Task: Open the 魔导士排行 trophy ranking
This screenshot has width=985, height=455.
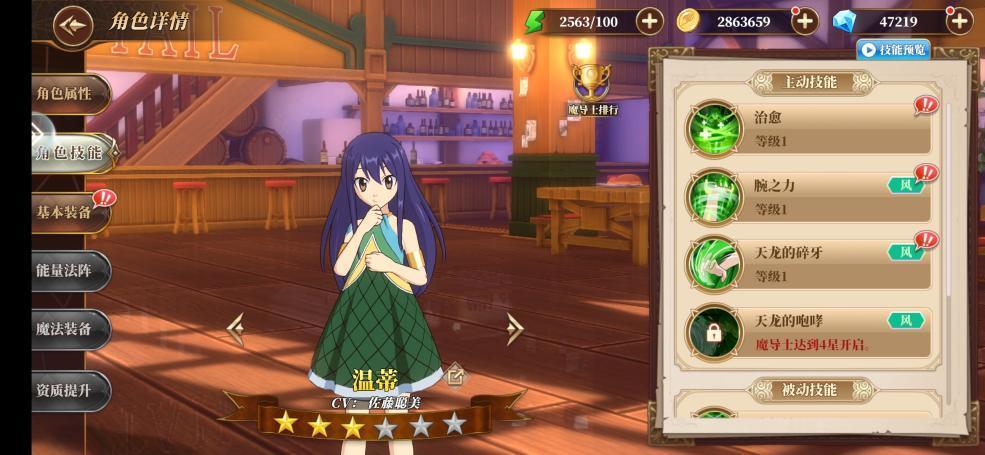Action: (592, 87)
